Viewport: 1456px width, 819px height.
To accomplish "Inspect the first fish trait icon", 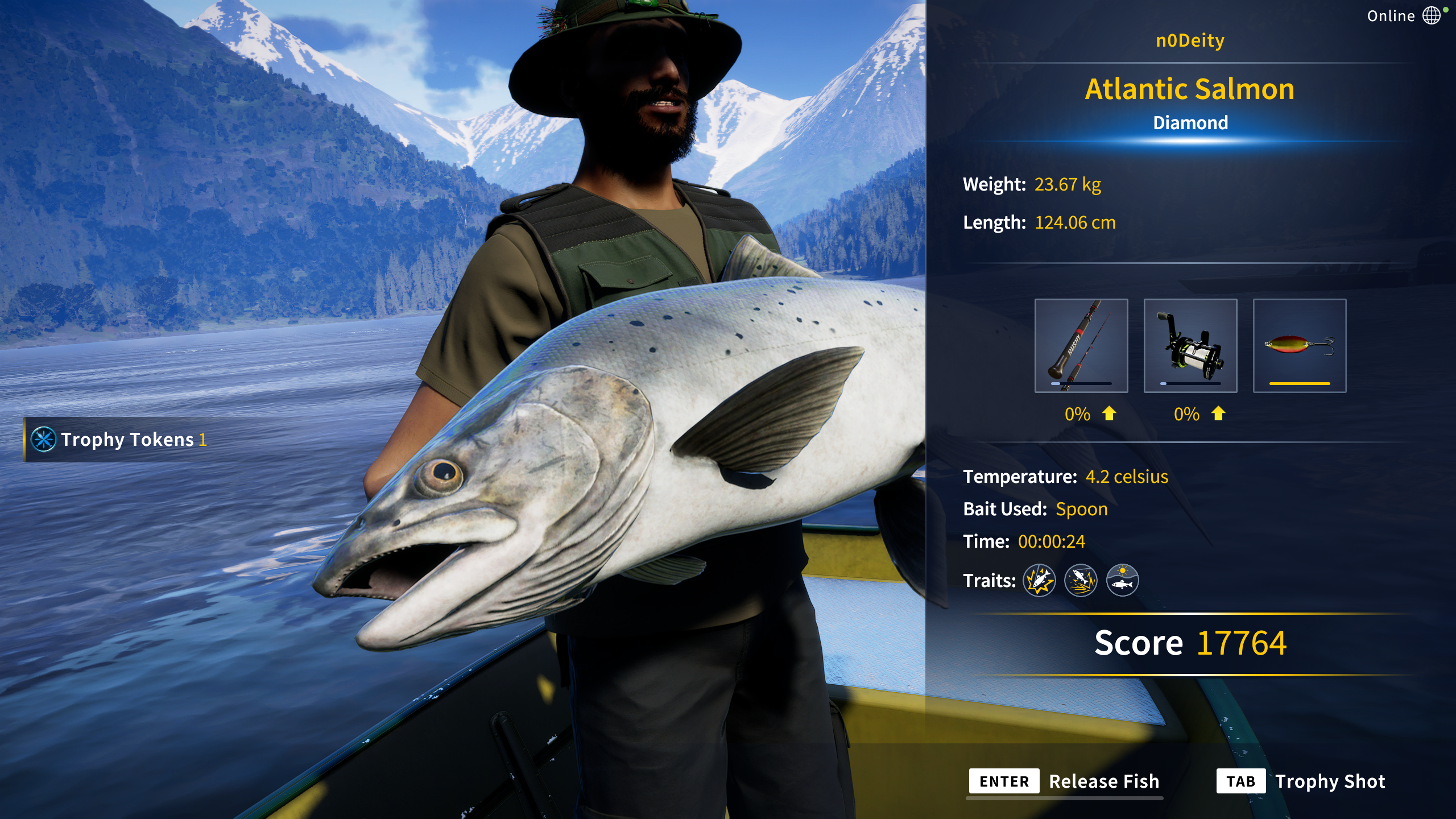I will coord(1039,580).
